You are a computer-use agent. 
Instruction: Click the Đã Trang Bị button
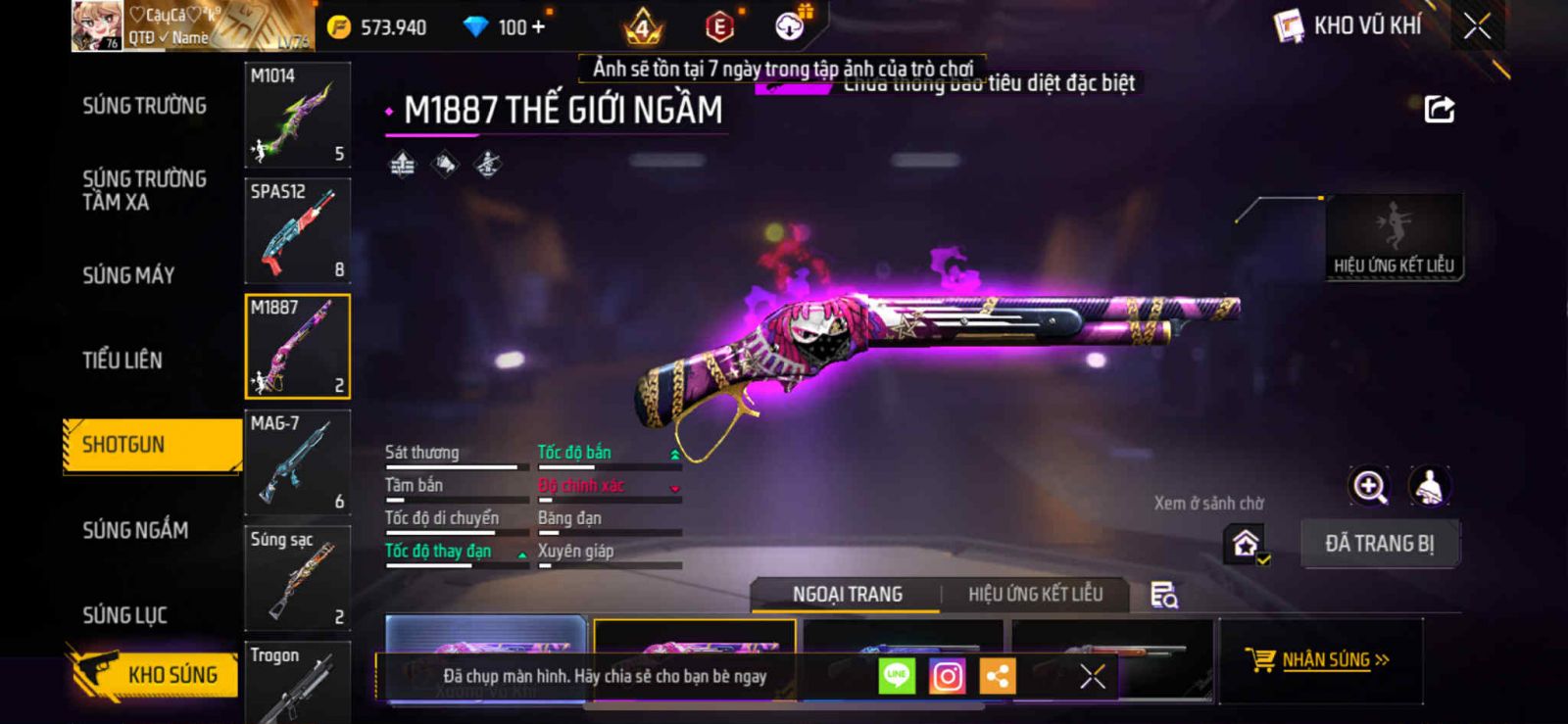coord(1379,544)
